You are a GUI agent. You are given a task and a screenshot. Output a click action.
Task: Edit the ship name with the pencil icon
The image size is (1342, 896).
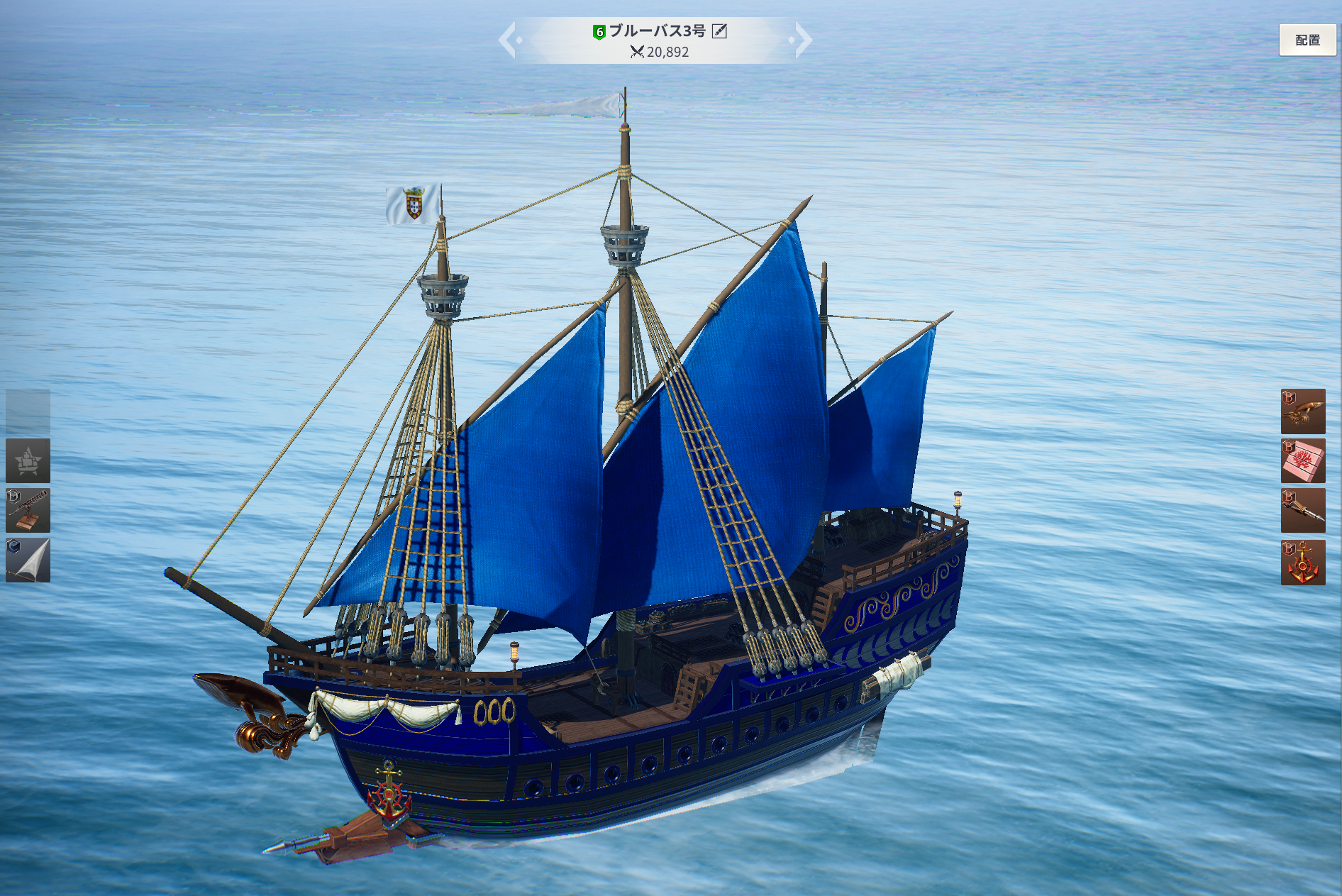pyautogui.click(x=719, y=31)
